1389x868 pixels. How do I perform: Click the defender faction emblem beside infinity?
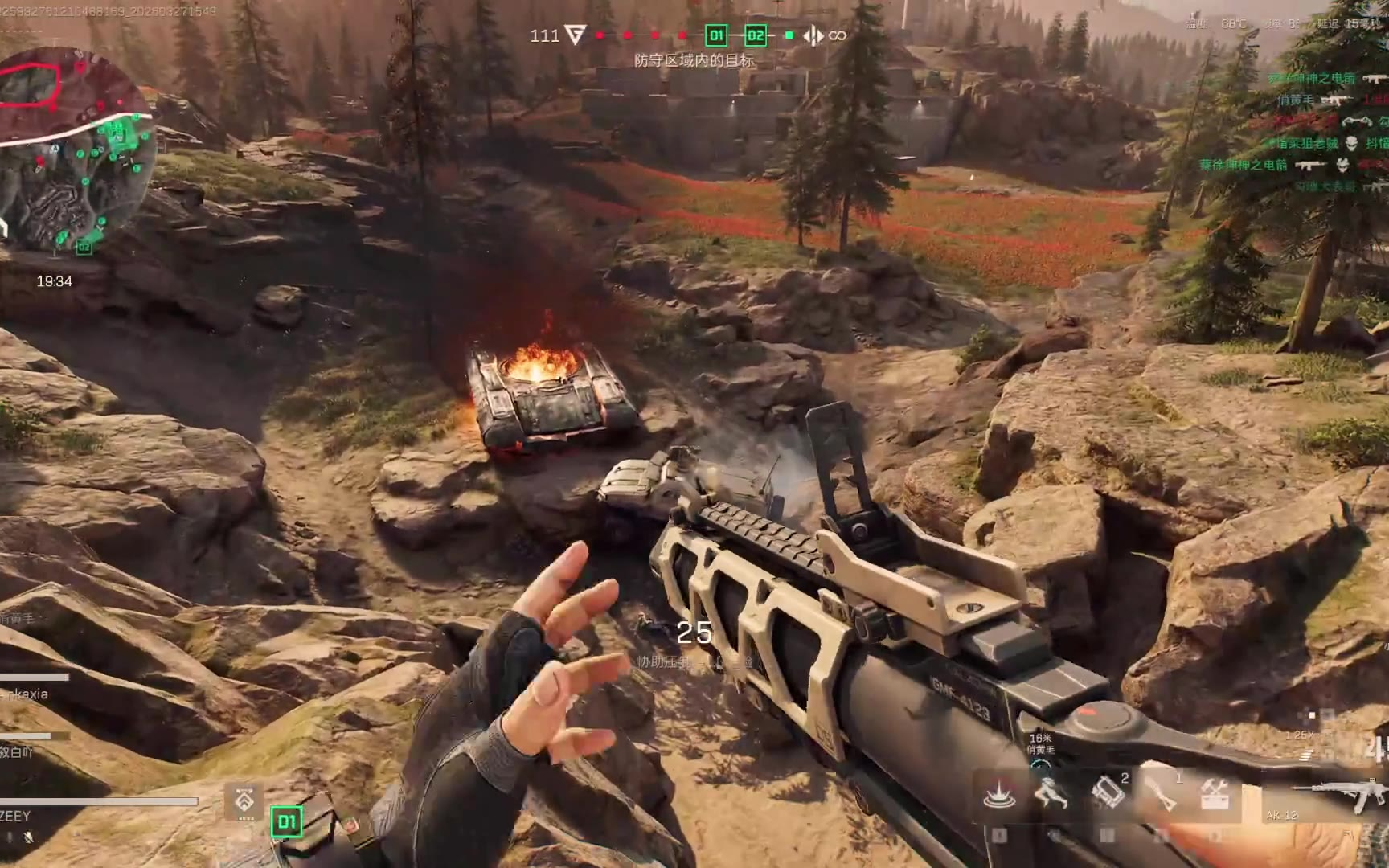pyautogui.click(x=813, y=35)
